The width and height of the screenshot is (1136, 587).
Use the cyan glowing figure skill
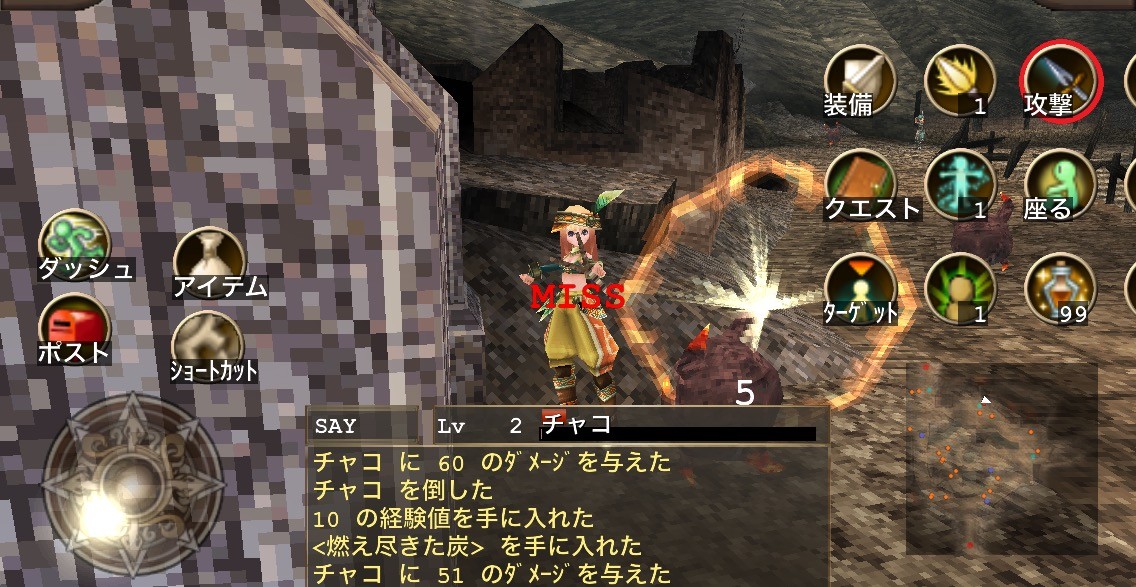pyautogui.click(x=959, y=185)
